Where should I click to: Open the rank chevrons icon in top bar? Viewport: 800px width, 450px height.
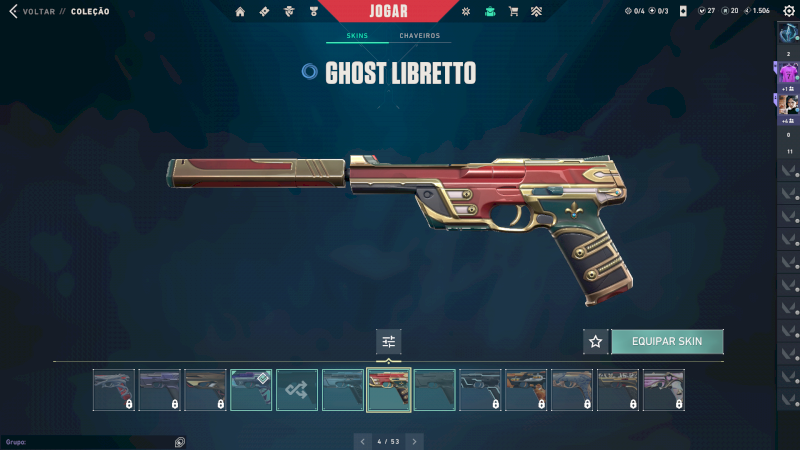[x=536, y=11]
